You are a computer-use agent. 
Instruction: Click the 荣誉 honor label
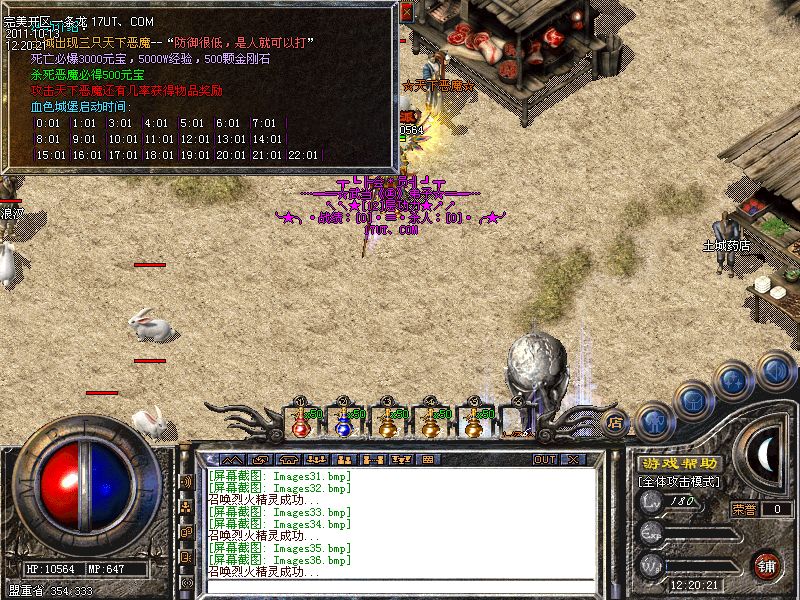745,508
